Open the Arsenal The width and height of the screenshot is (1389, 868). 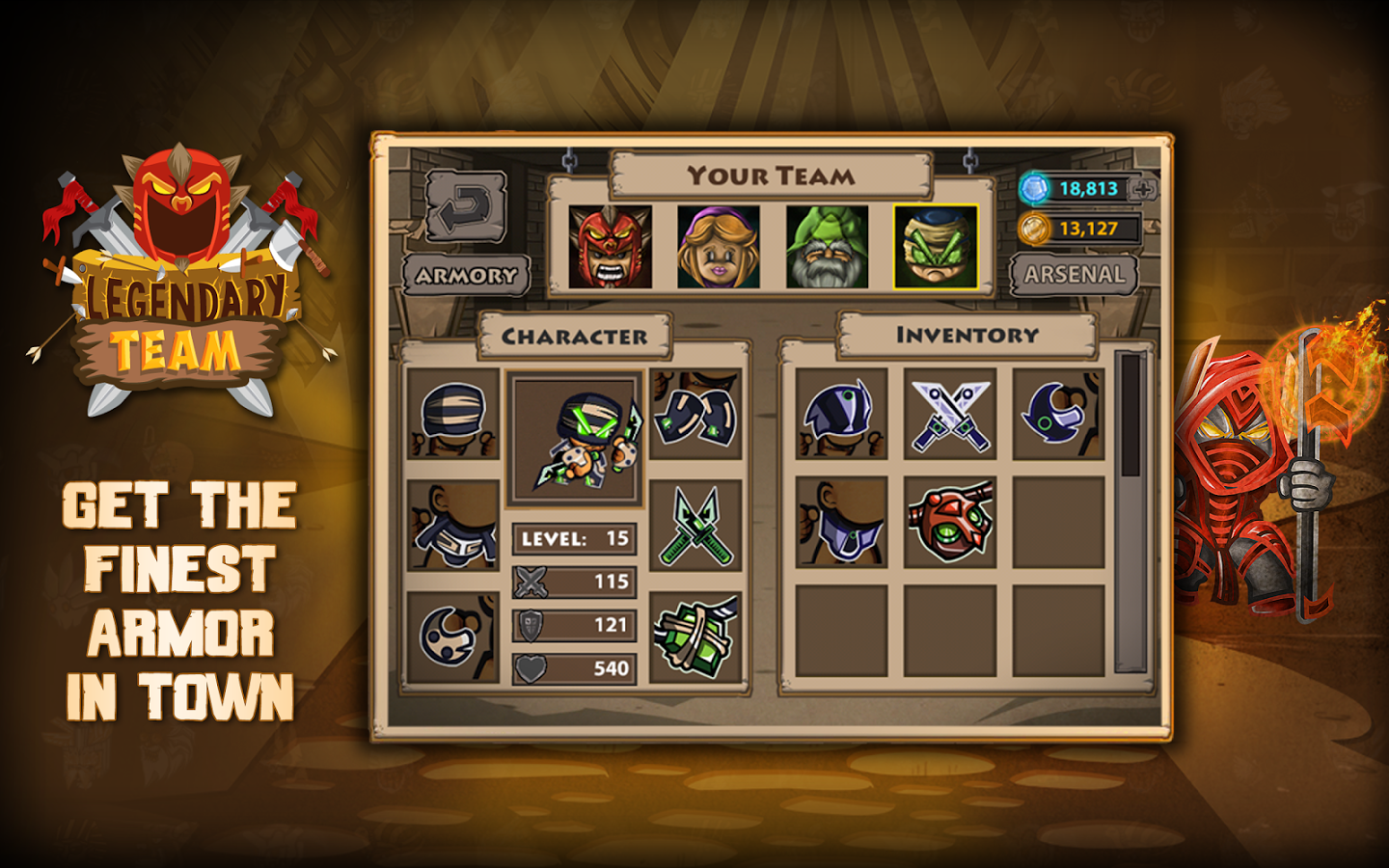coord(1074,275)
